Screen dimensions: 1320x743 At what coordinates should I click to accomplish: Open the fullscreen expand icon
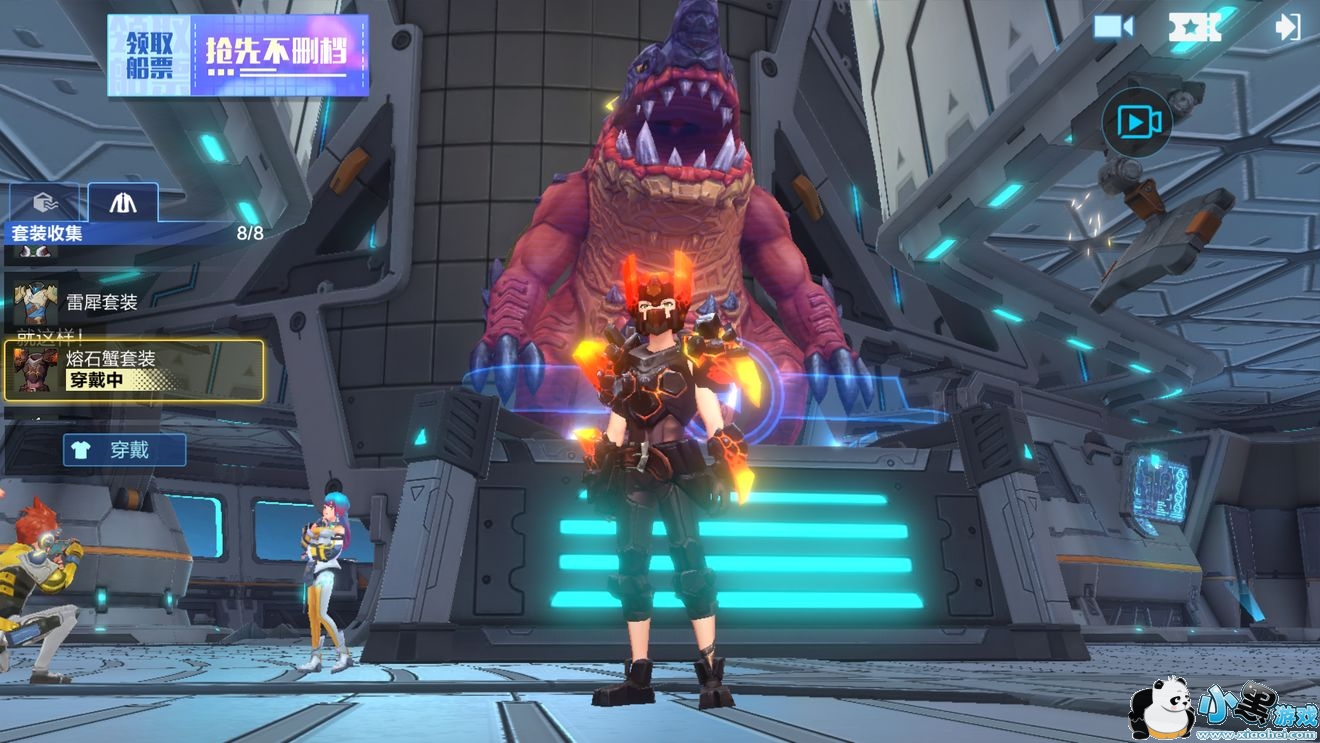[1195, 27]
